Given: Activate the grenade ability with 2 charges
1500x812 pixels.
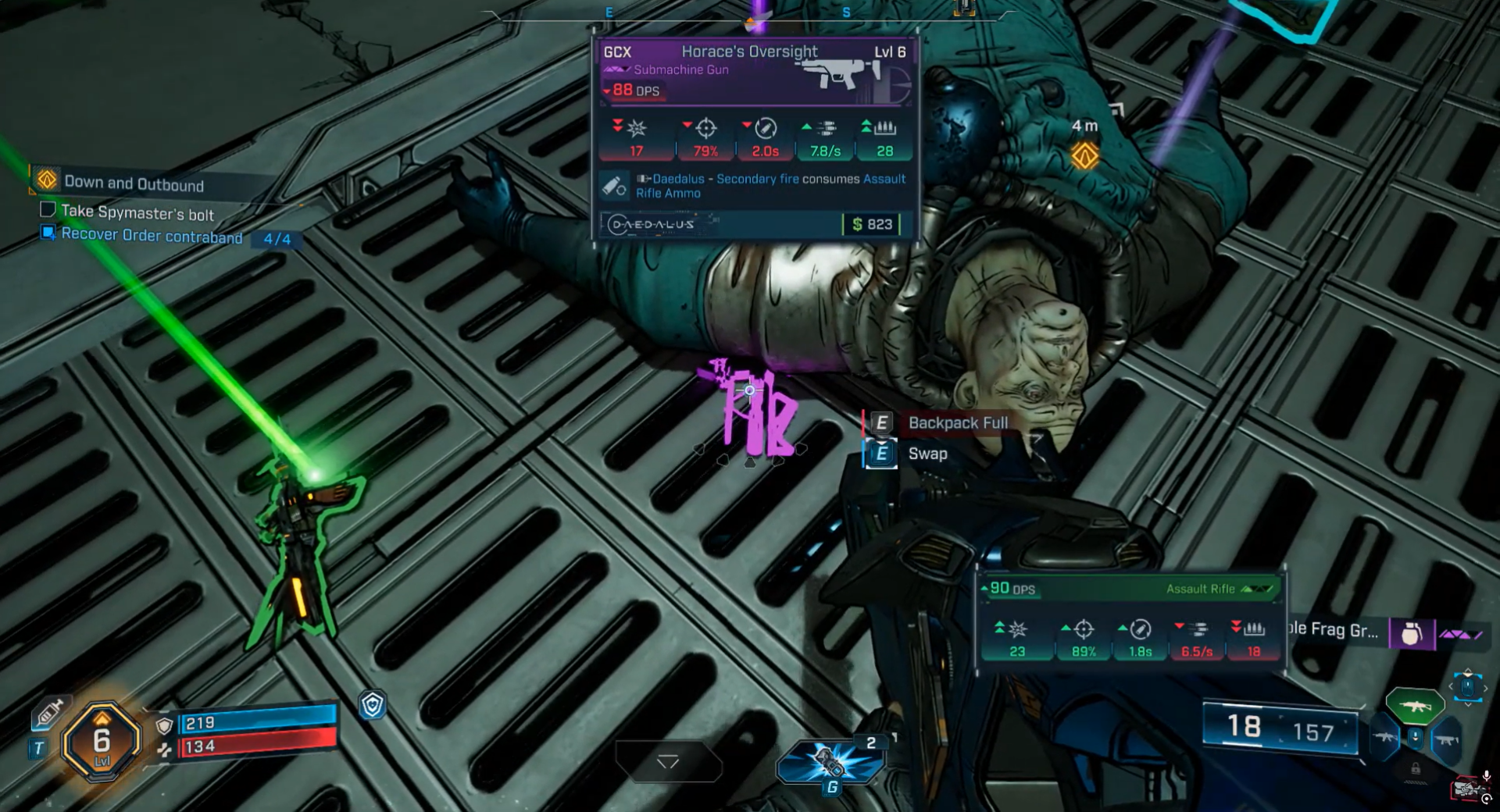Looking at the screenshot, I should [x=829, y=761].
